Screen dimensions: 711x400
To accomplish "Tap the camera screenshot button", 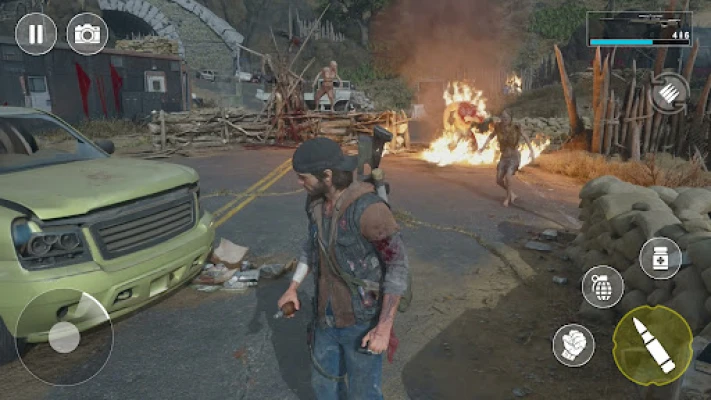I will point(87,34).
